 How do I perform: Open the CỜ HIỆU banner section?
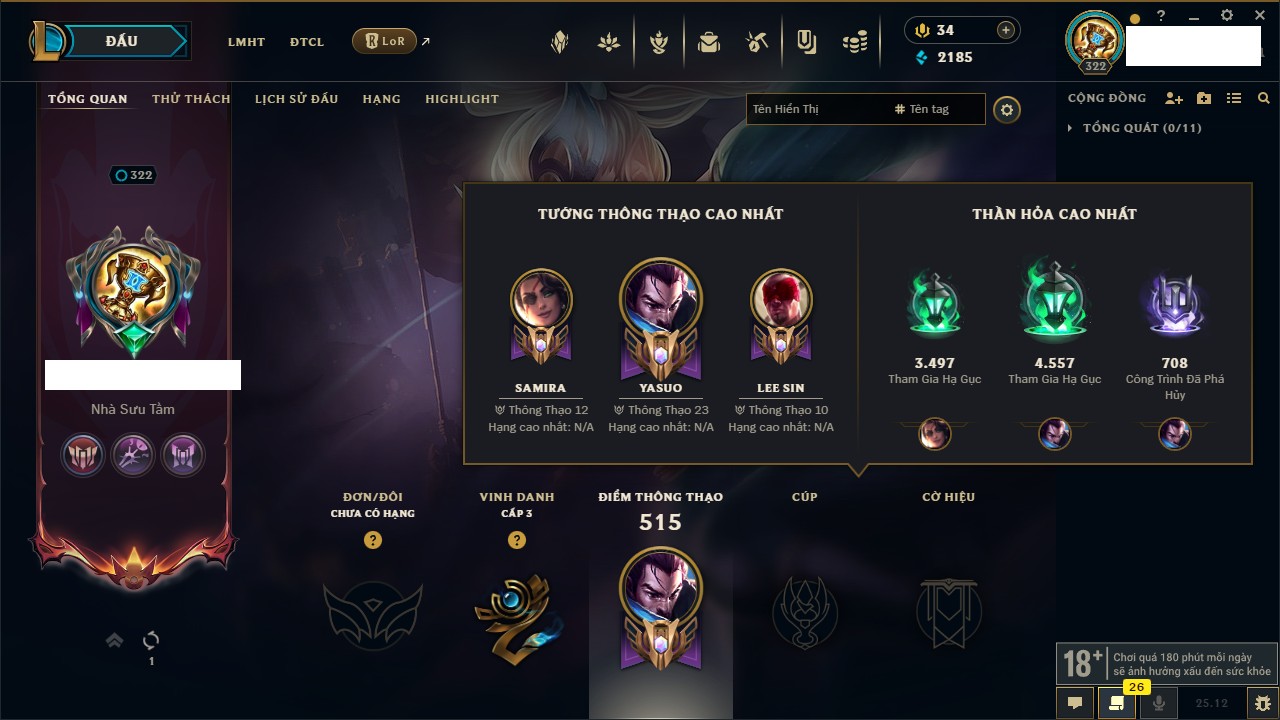pyautogui.click(x=948, y=612)
